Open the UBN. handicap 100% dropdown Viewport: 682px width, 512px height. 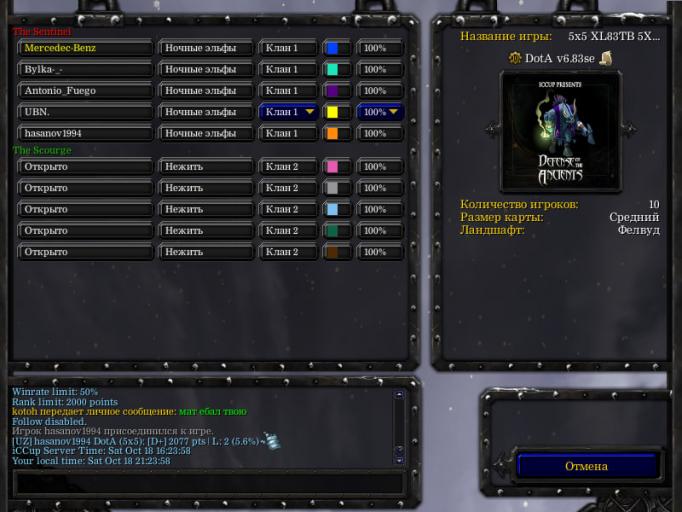tap(380, 112)
